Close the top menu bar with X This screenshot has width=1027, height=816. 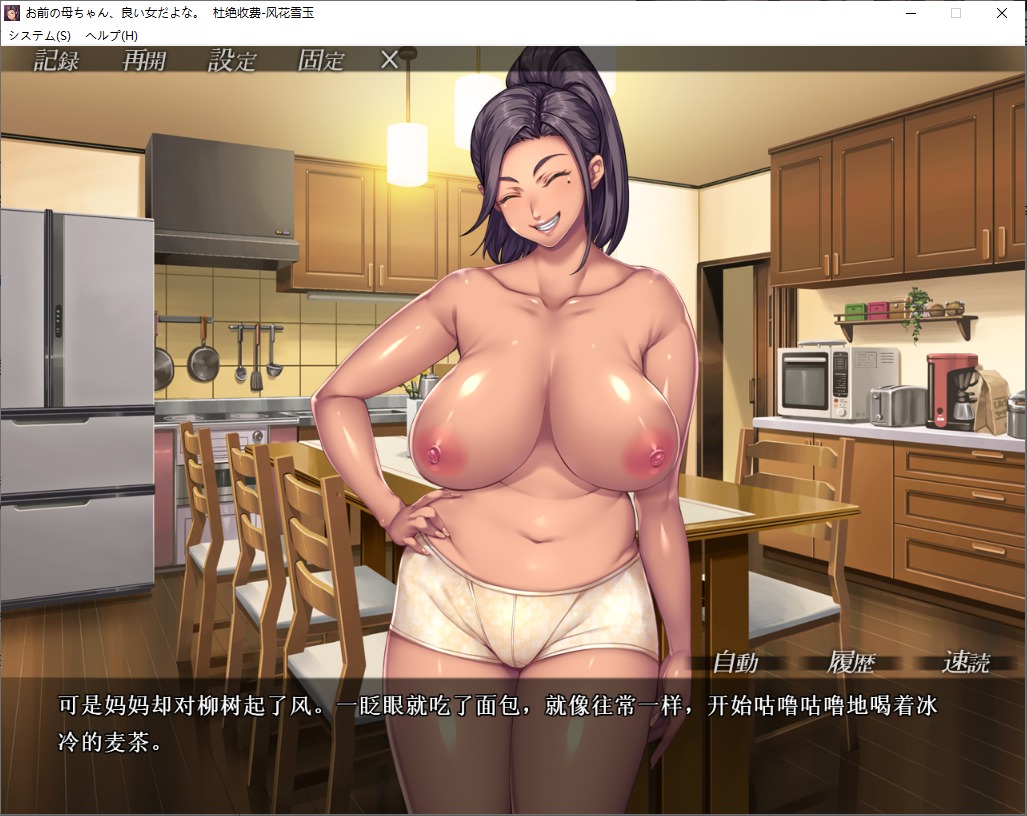[390, 60]
